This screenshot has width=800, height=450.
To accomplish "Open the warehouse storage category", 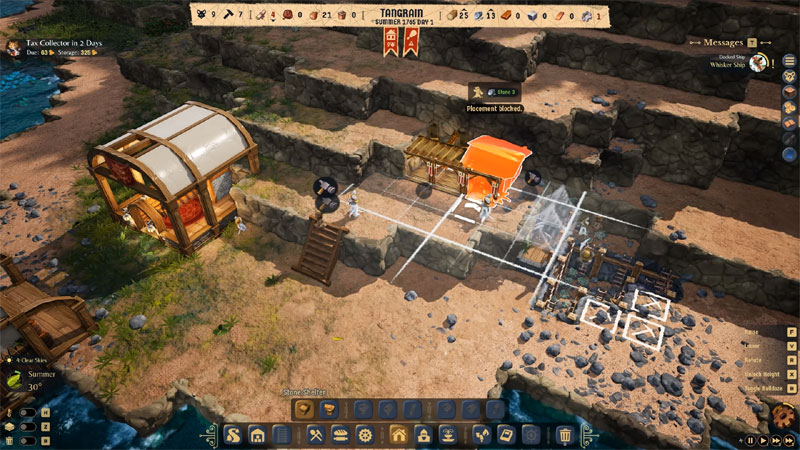I will 258,435.
